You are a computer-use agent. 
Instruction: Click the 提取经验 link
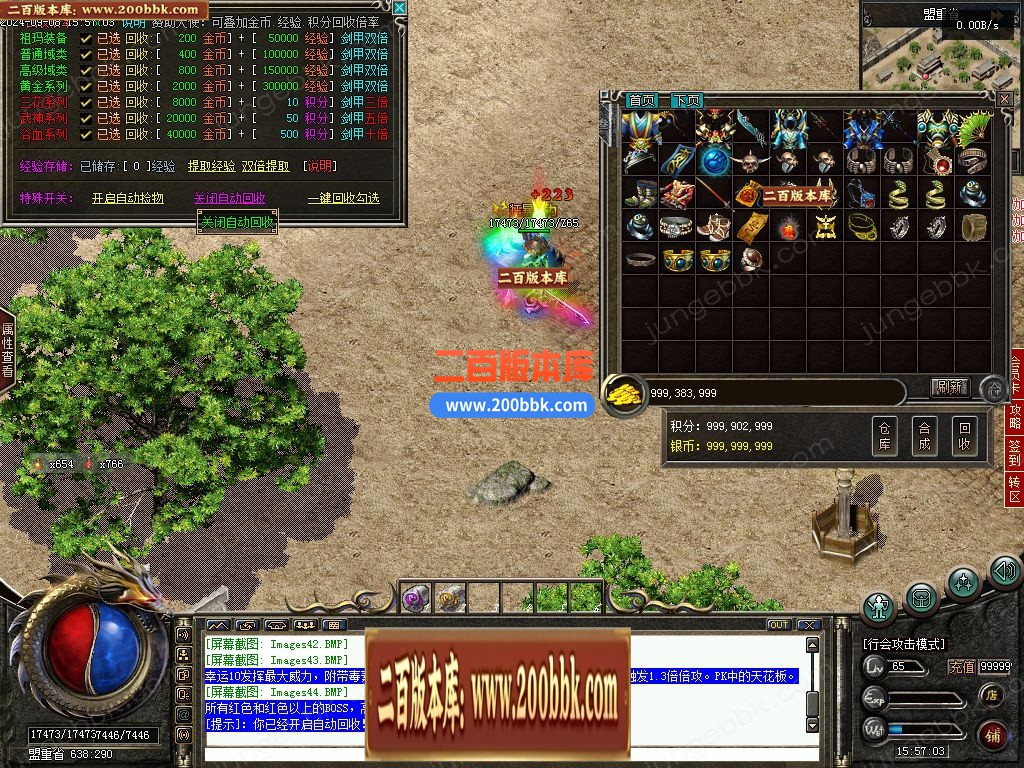tap(212, 167)
